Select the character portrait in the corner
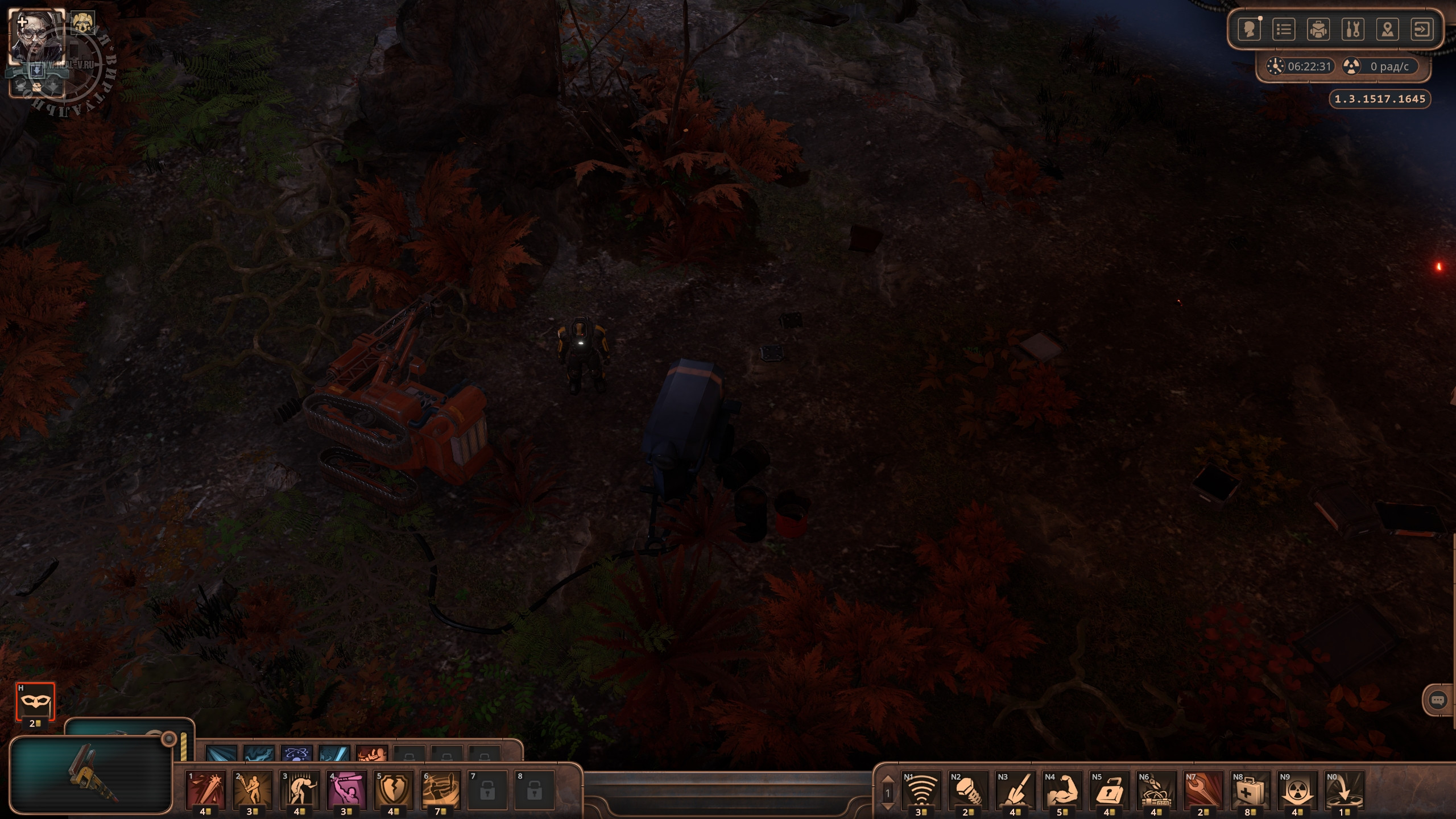This screenshot has width=1456, height=819. pyautogui.click(x=35, y=36)
